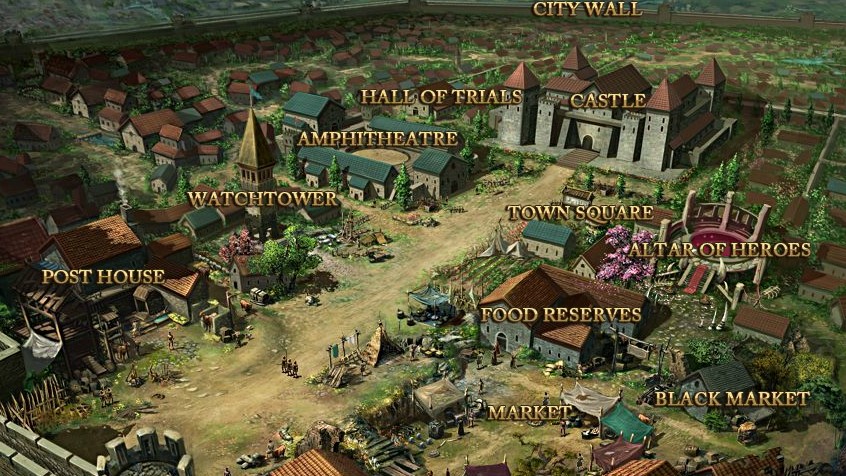846x476 pixels.
Task: Open the Post House label
Action: tap(103, 275)
